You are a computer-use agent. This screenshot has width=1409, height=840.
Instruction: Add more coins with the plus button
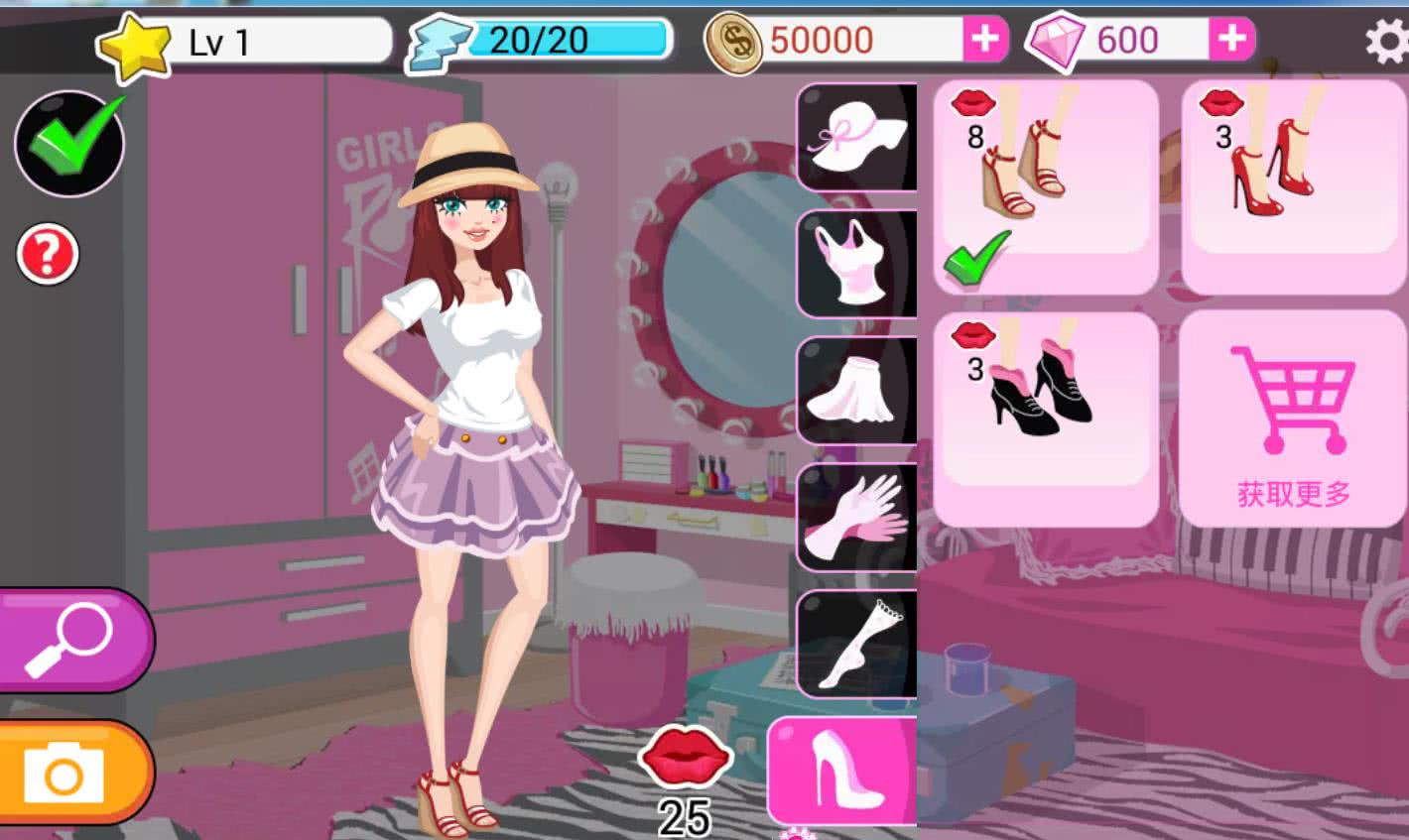tap(984, 40)
